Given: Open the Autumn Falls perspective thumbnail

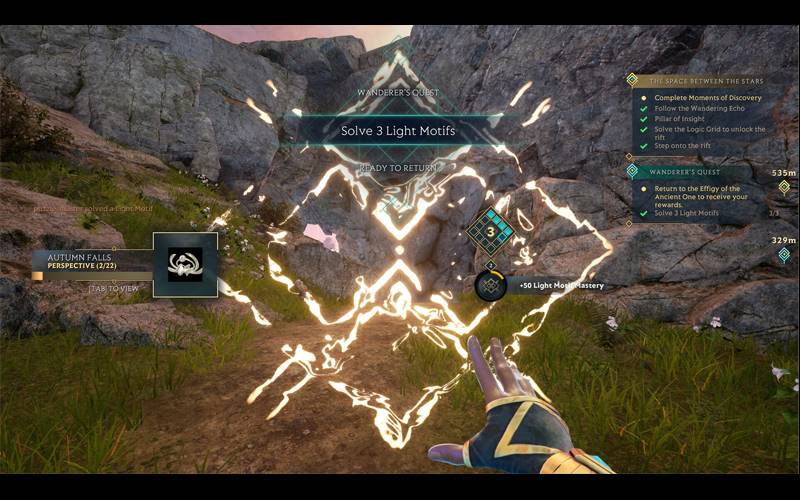Looking at the screenshot, I should coord(185,264).
